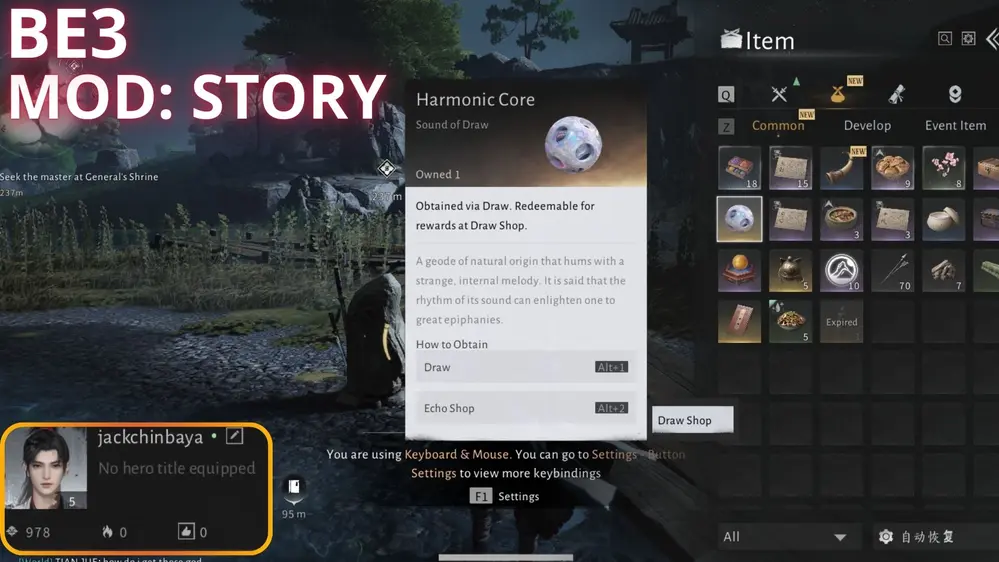Pick the arrows stack of 70
999x562 pixels.
[892, 270]
